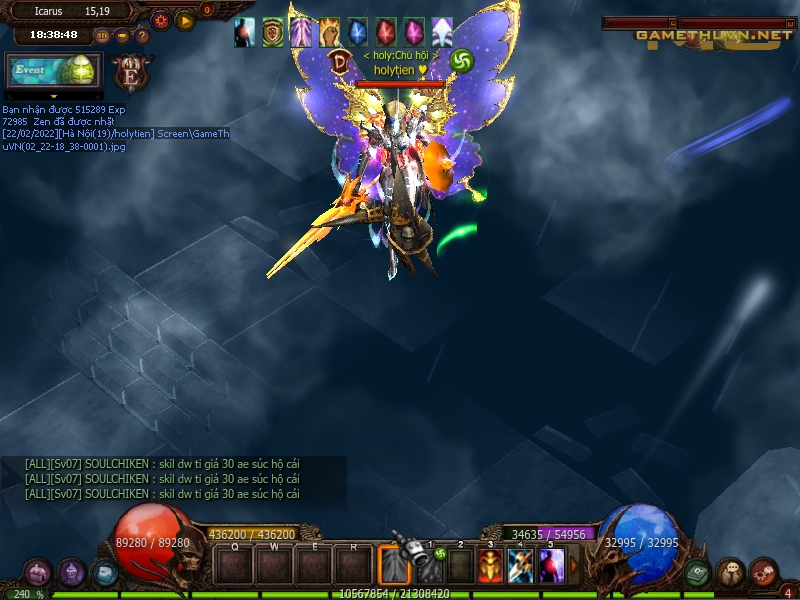The width and height of the screenshot is (800, 600).
Task: Open the question mark help button
Action: coord(142,35)
